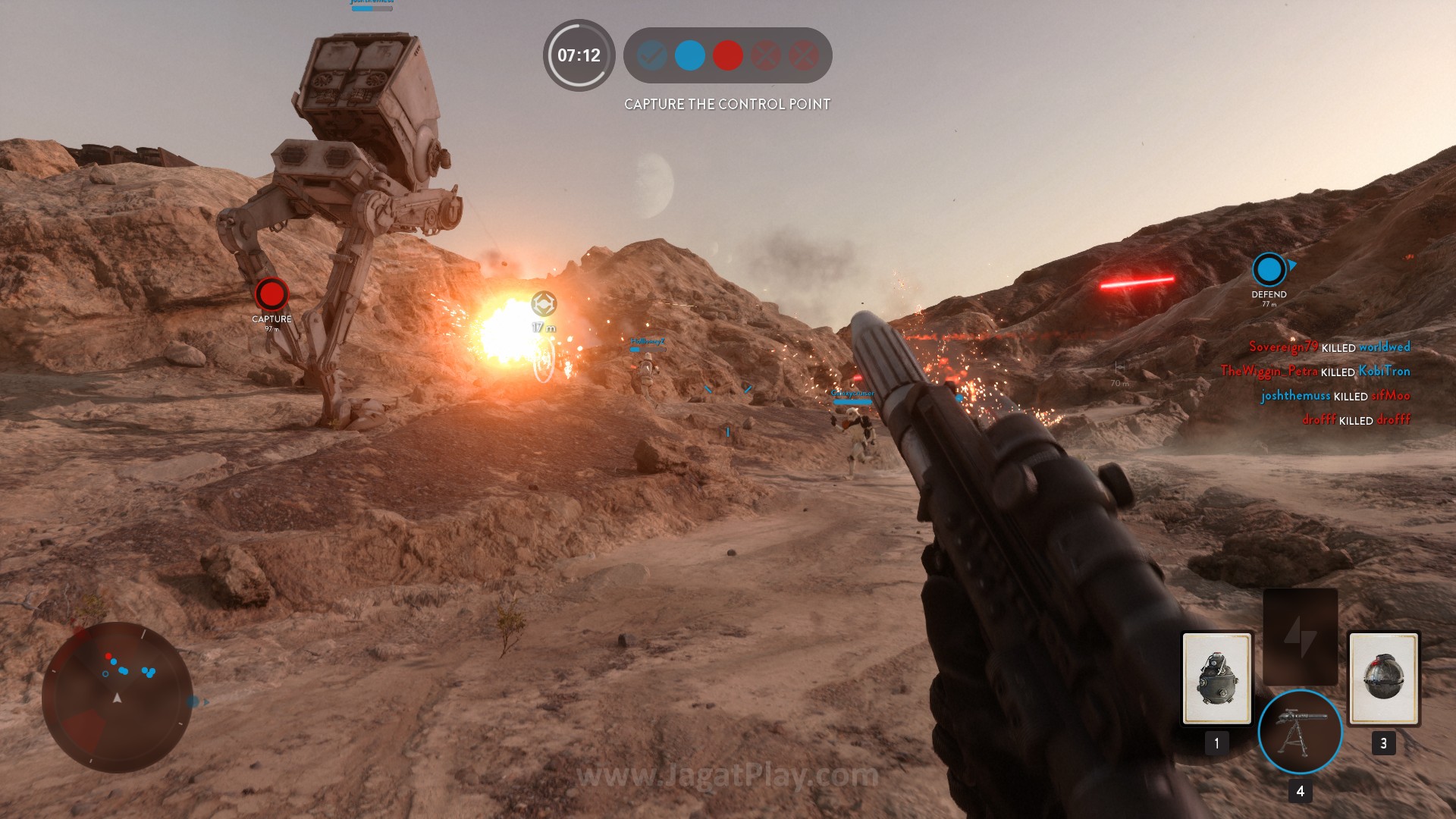Image resolution: width=1456 pixels, height=819 pixels.
Task: Click the dark lightning bolt card slot
Action: [x=1300, y=637]
